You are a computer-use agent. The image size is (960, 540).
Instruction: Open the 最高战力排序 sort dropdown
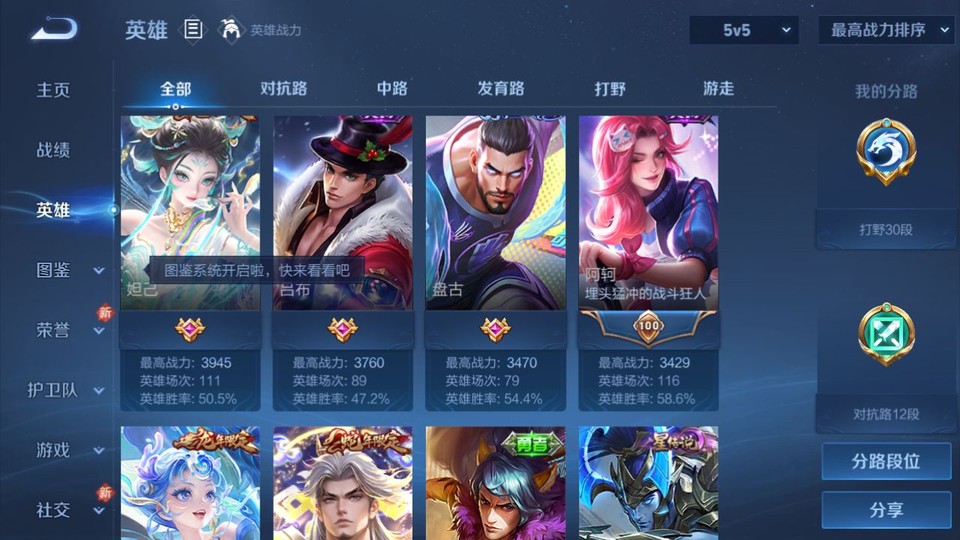[887, 30]
